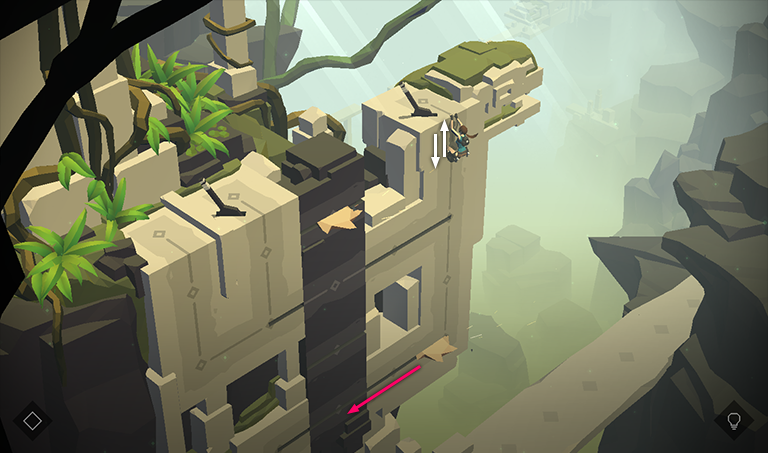Open the pause menu diamond icon
The width and height of the screenshot is (768, 453).
tap(33, 420)
